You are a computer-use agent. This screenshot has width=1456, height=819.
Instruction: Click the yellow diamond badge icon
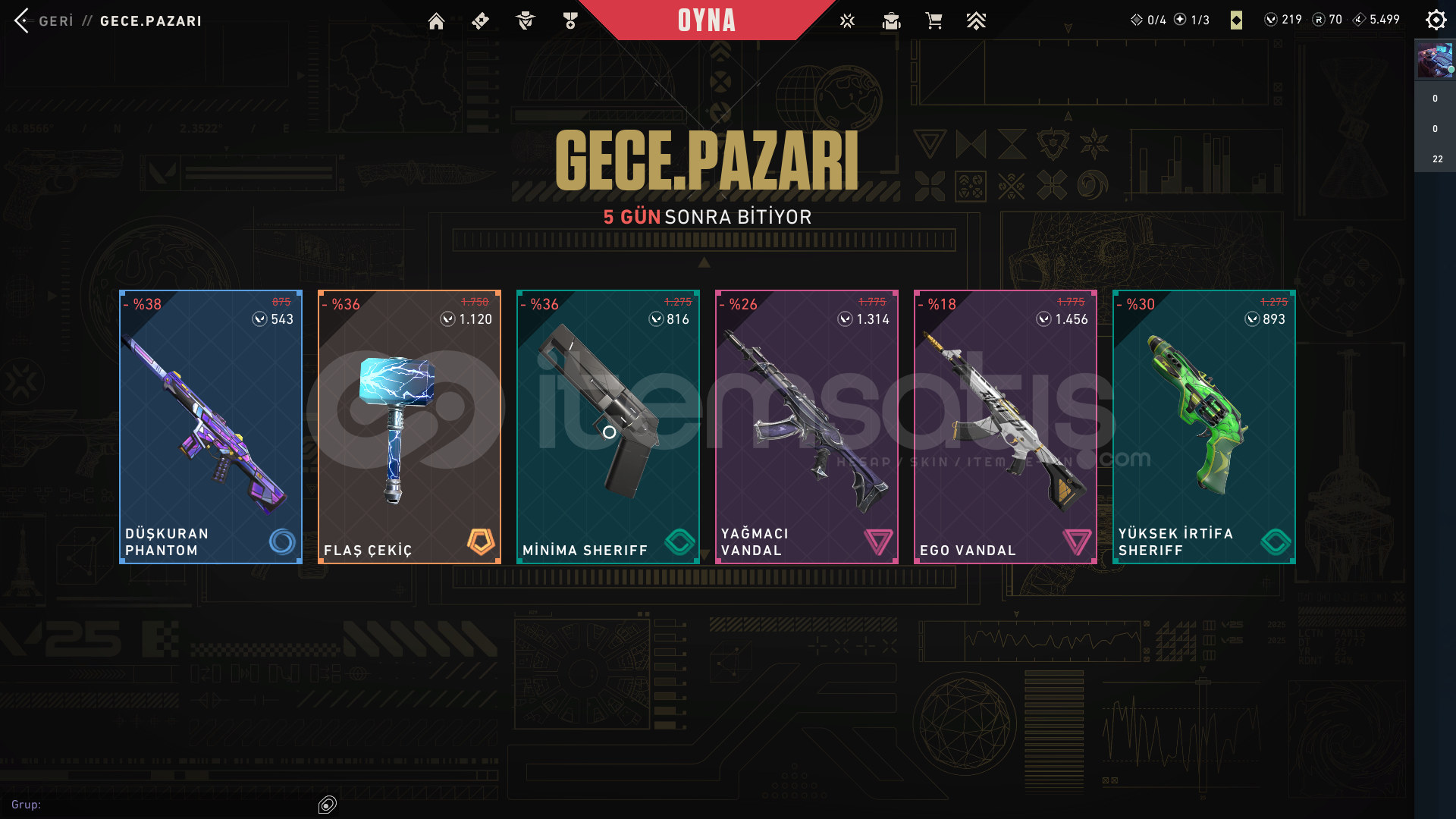(x=1236, y=20)
